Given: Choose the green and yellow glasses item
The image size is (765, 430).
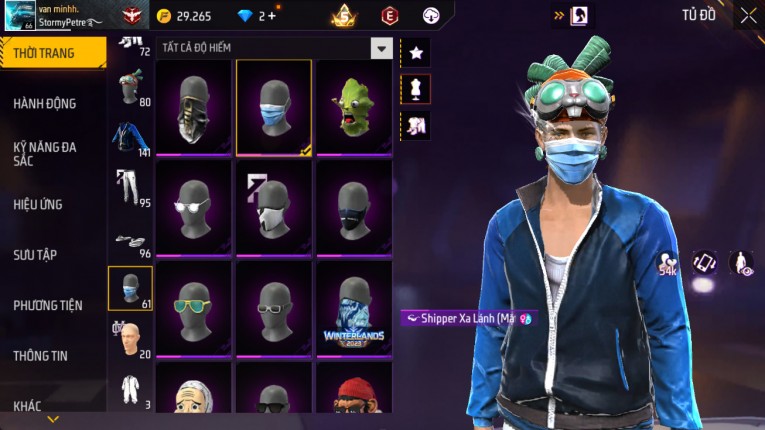Looking at the screenshot, I should click(193, 308).
